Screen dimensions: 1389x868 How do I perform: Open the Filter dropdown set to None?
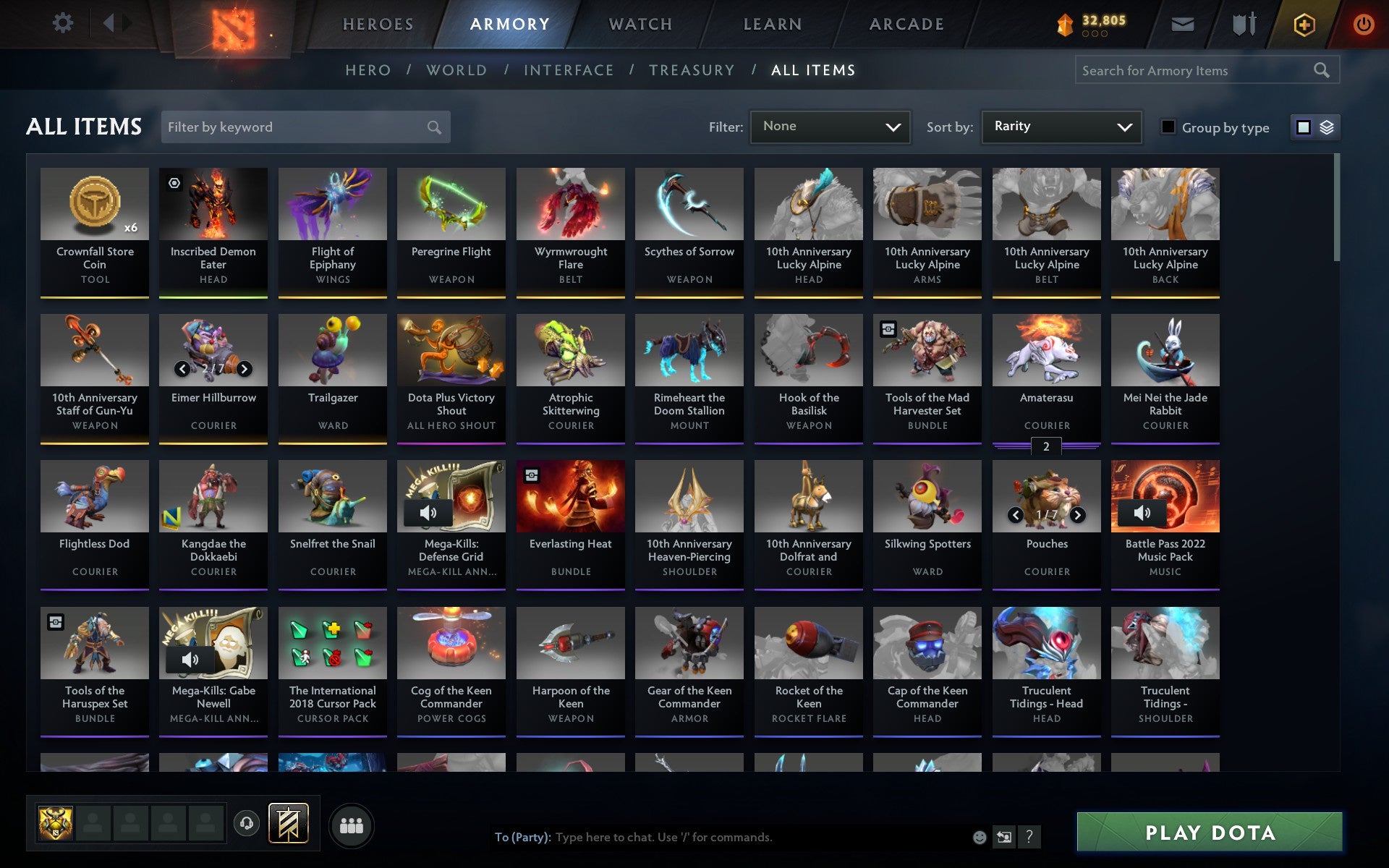click(x=830, y=127)
